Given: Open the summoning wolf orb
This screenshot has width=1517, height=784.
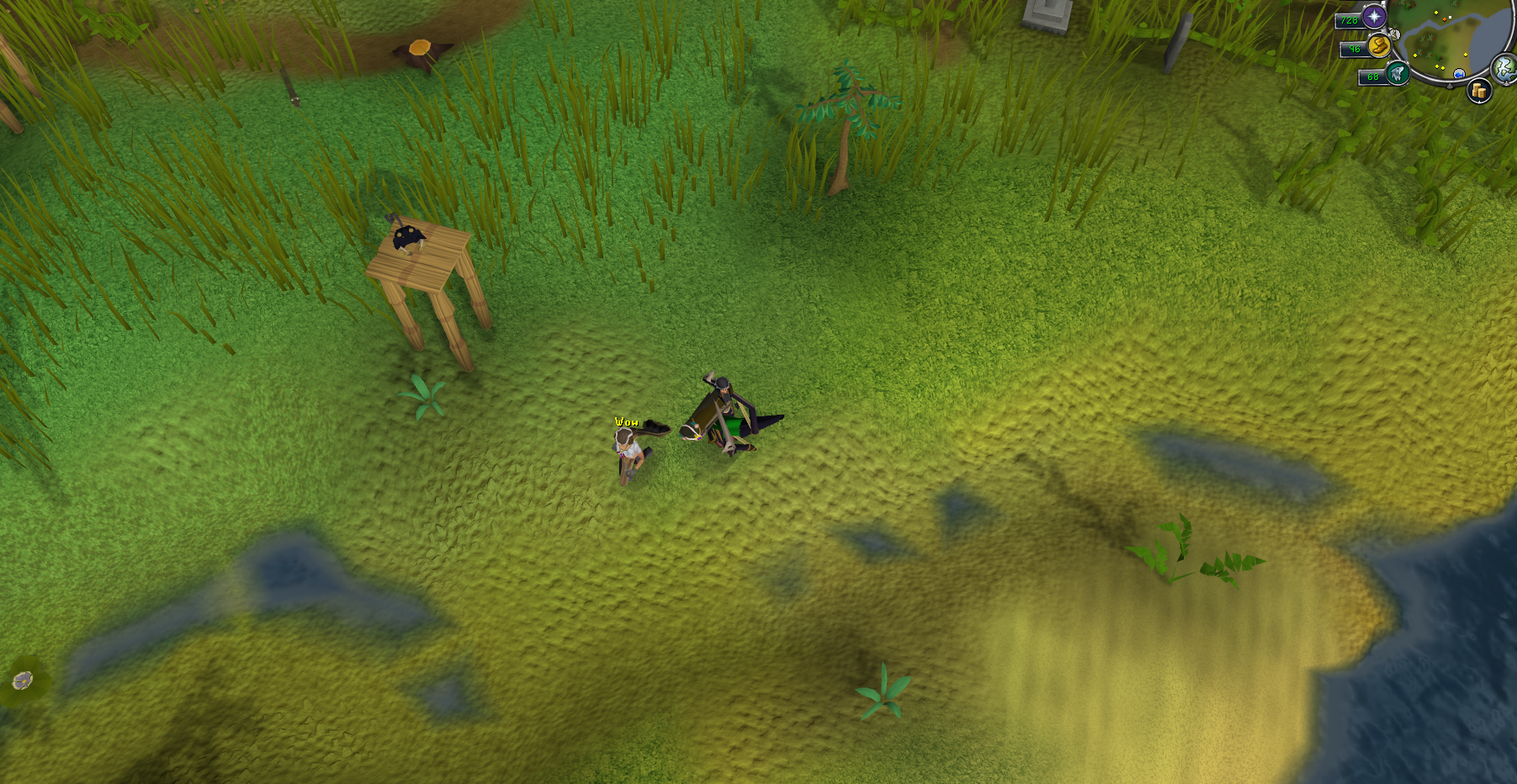Looking at the screenshot, I should point(1398,74).
